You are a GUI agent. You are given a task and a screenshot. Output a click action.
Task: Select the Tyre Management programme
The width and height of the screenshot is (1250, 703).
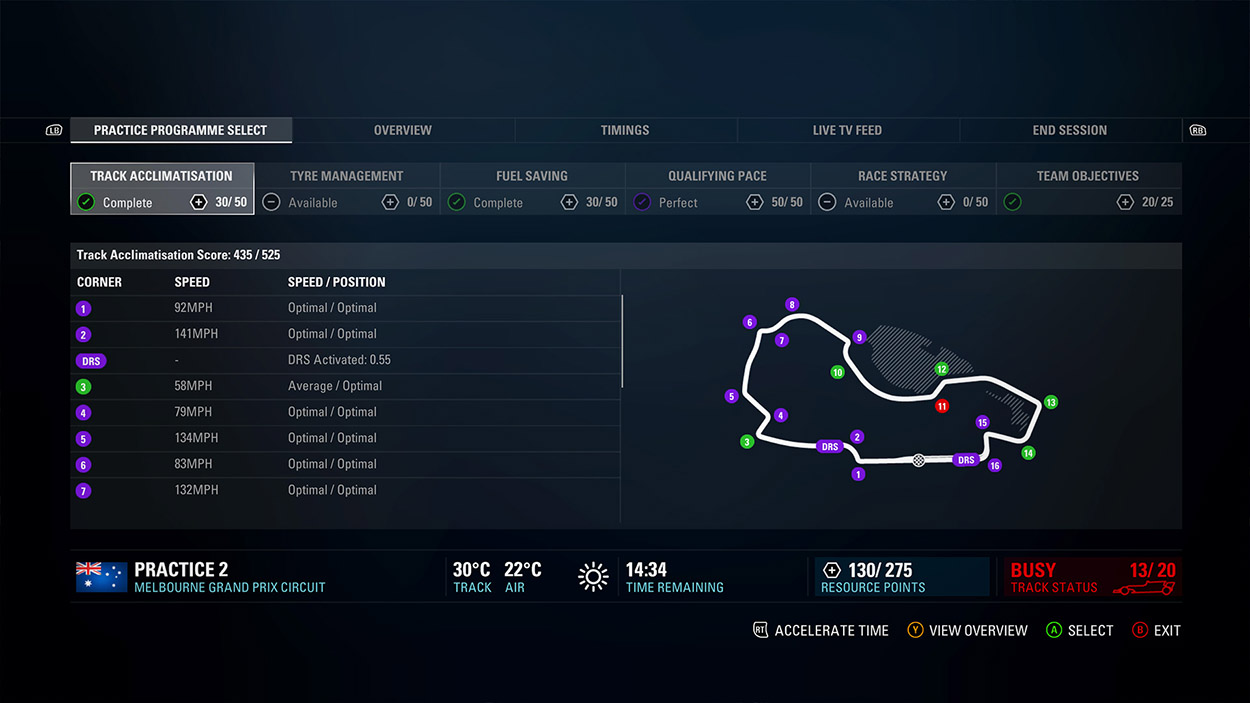347,189
